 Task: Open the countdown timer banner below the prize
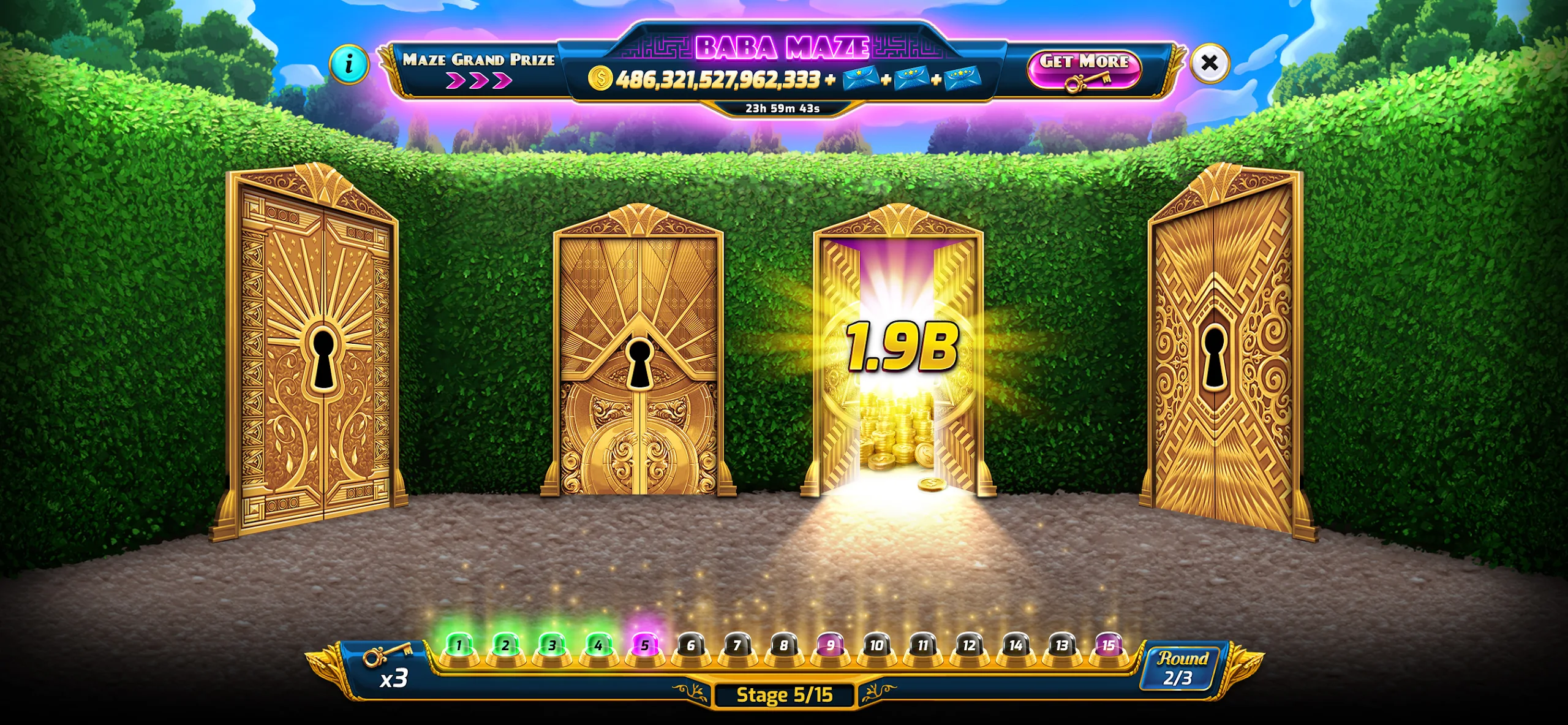tap(783, 109)
